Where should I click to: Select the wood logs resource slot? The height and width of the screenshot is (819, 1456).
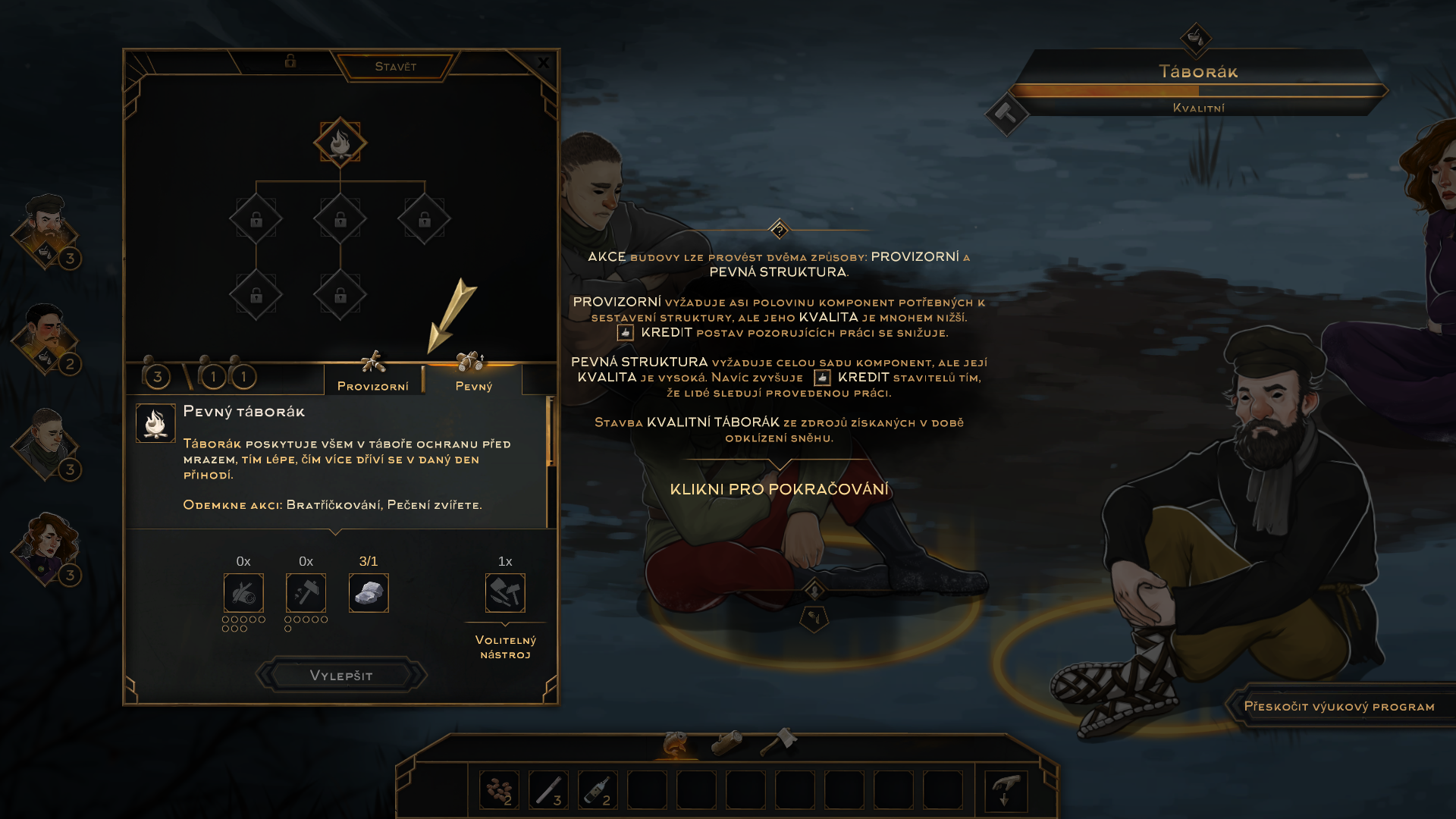click(x=243, y=593)
